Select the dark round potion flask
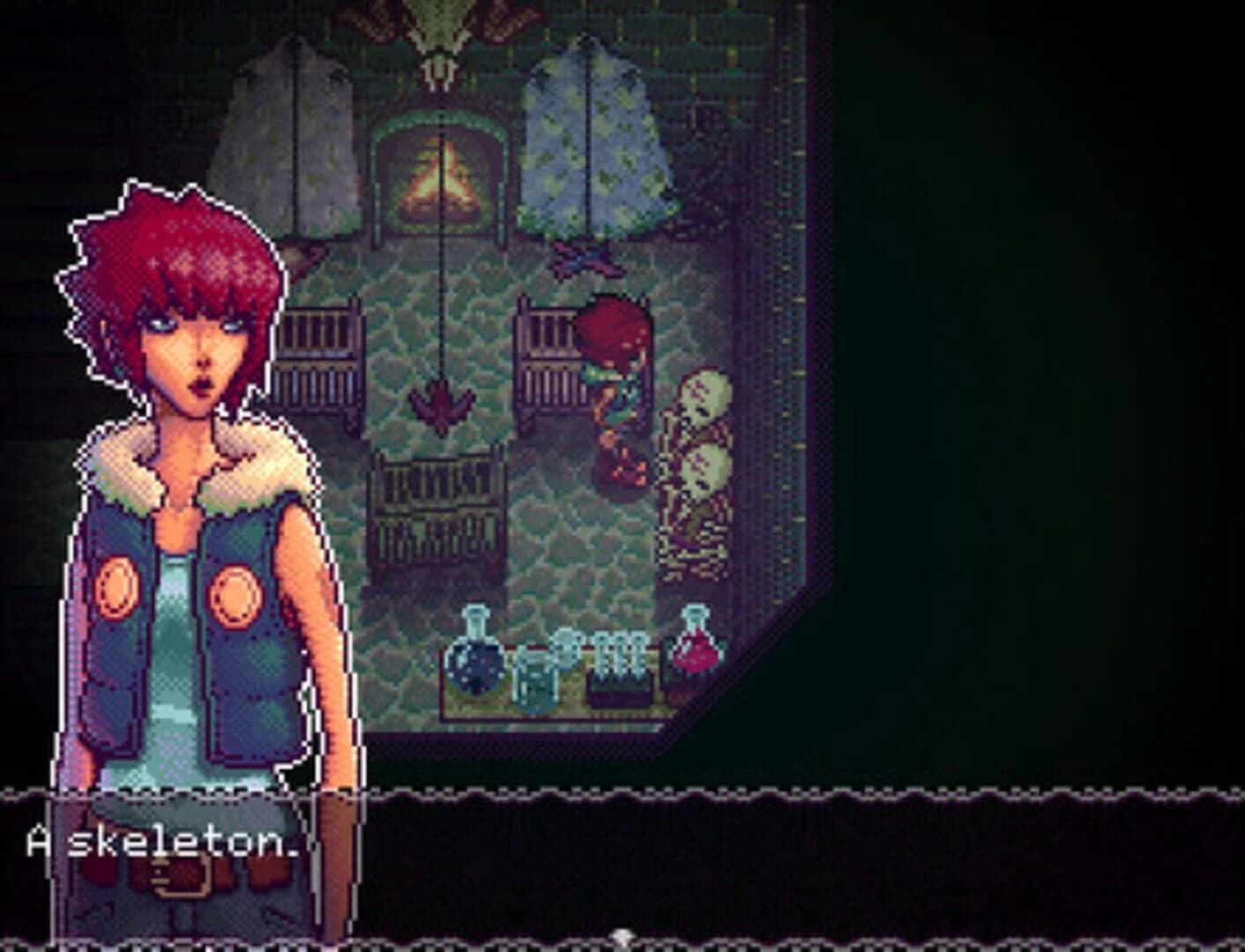The image size is (1245, 952). point(473,666)
